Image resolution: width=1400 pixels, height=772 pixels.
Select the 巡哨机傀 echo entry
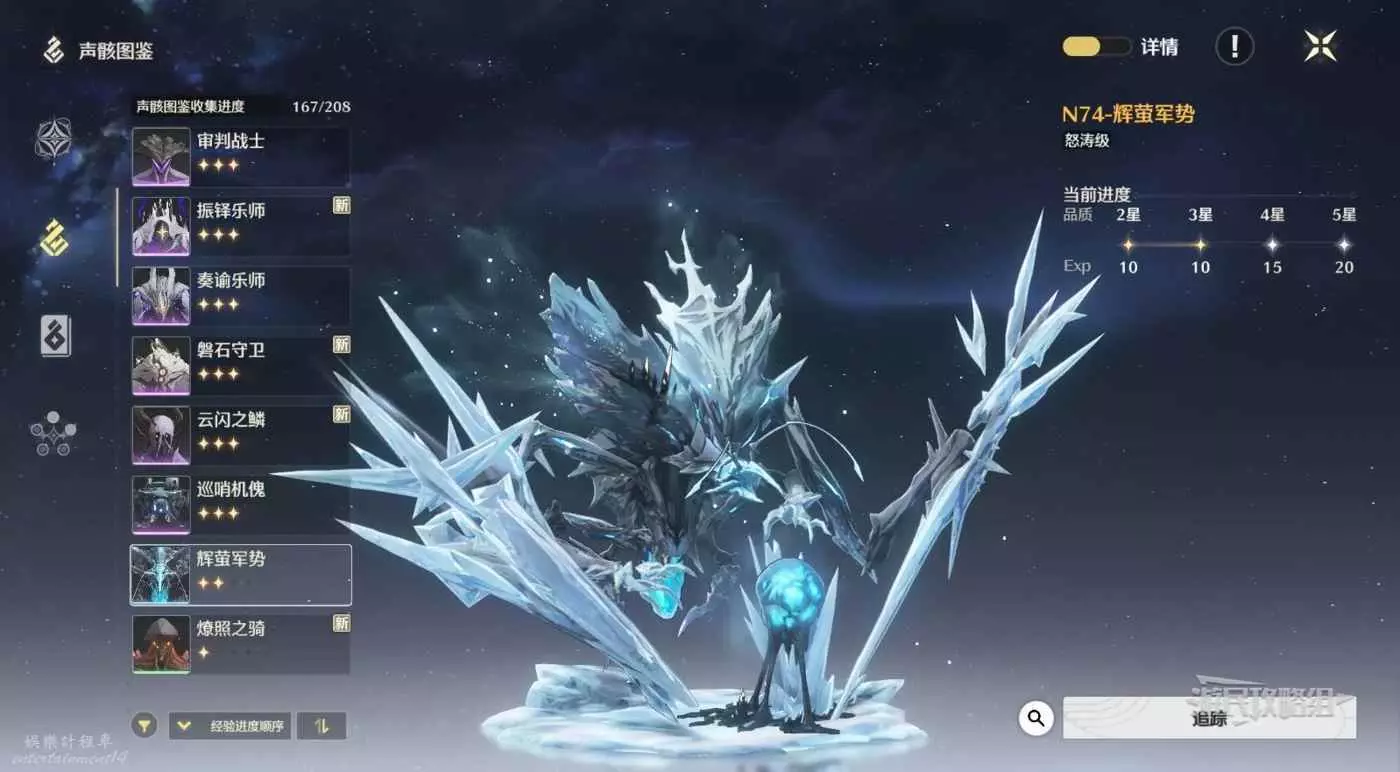240,505
